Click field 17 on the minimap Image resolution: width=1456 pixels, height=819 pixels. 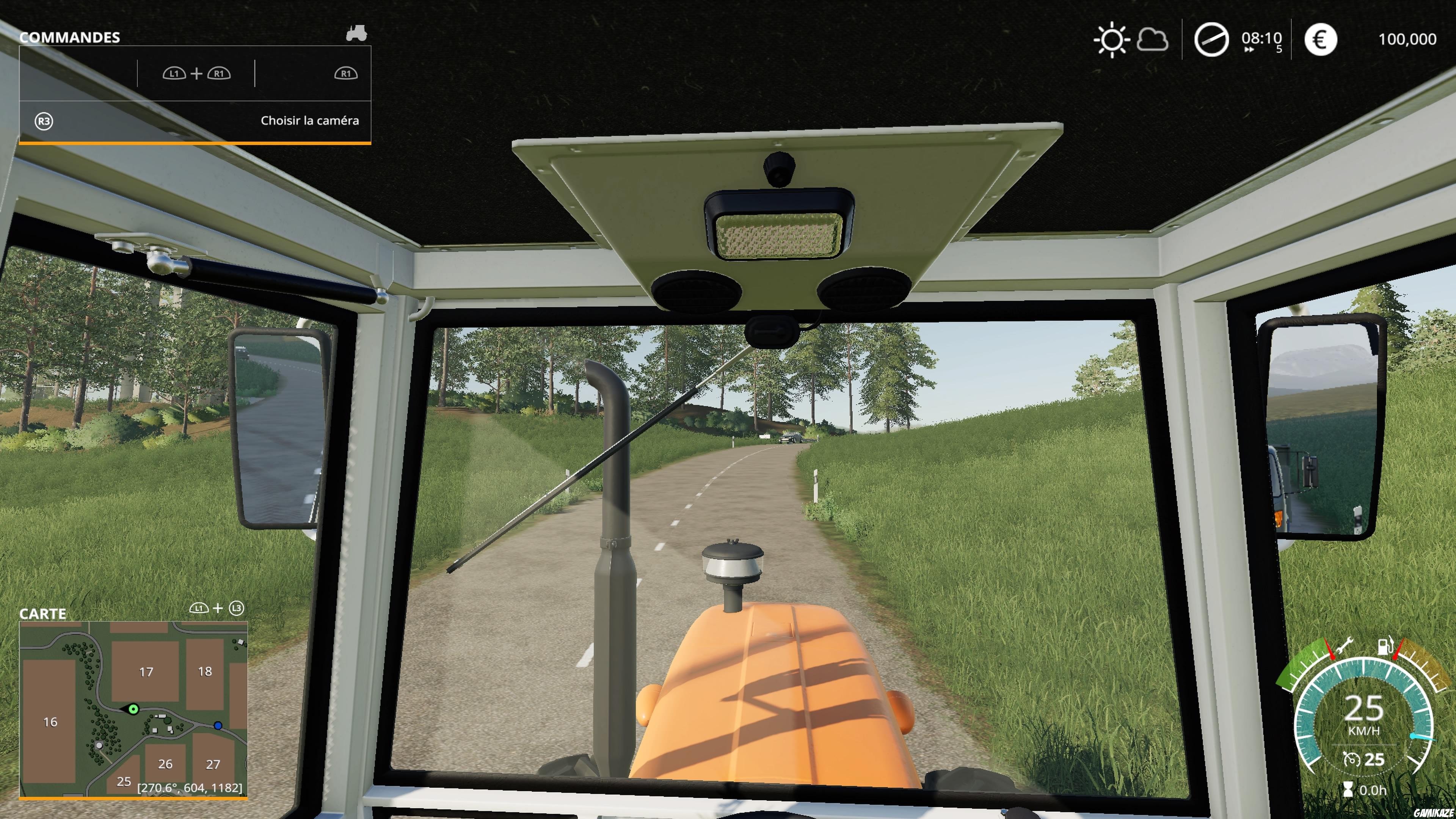click(x=146, y=673)
